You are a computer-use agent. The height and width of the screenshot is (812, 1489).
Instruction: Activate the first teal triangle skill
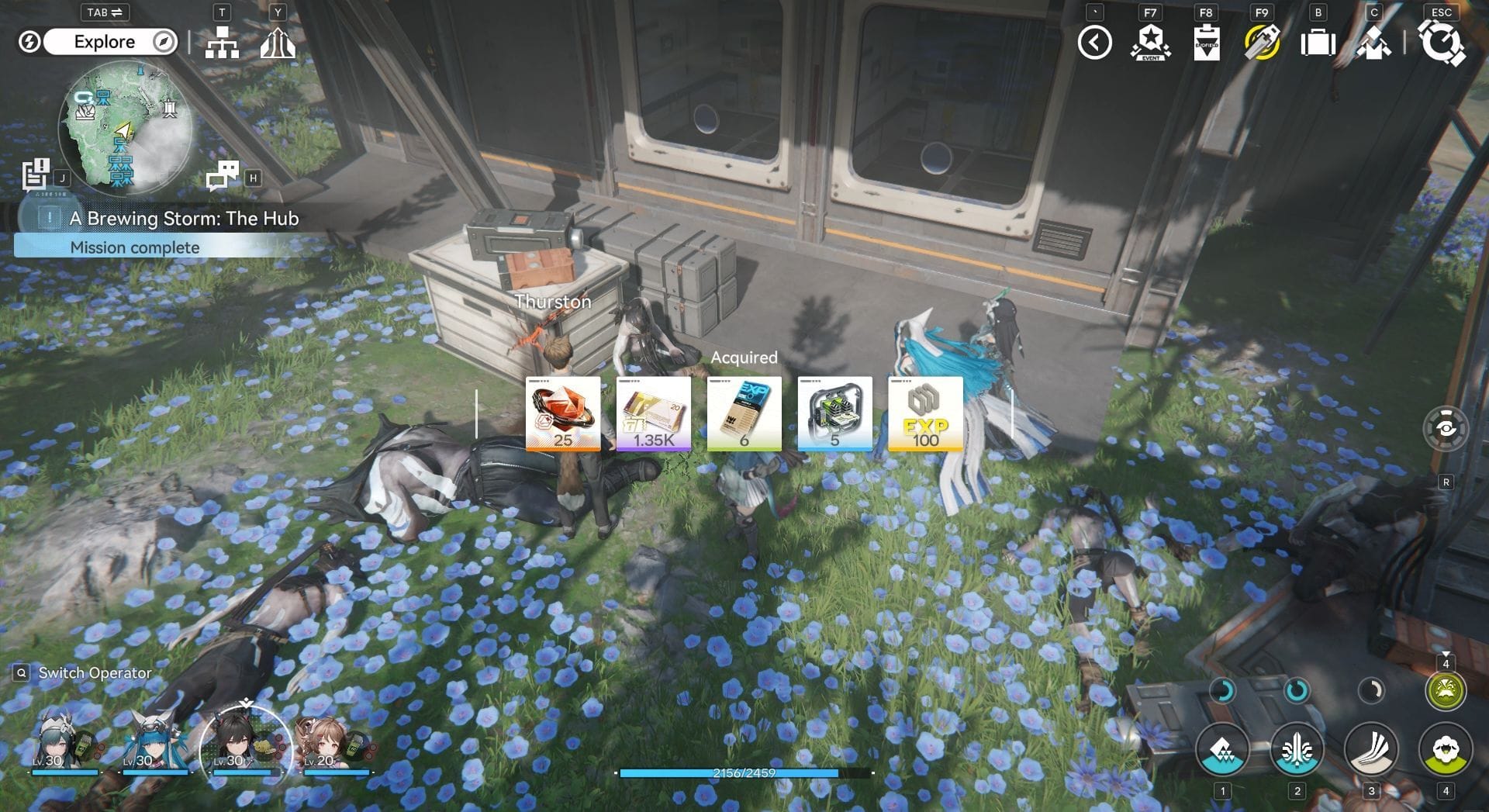pyautogui.click(x=1222, y=750)
